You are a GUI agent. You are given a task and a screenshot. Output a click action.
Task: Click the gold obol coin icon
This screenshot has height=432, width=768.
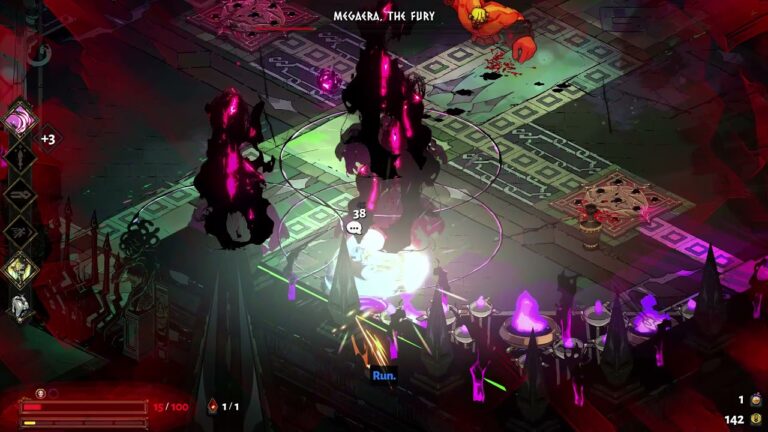[756, 420]
